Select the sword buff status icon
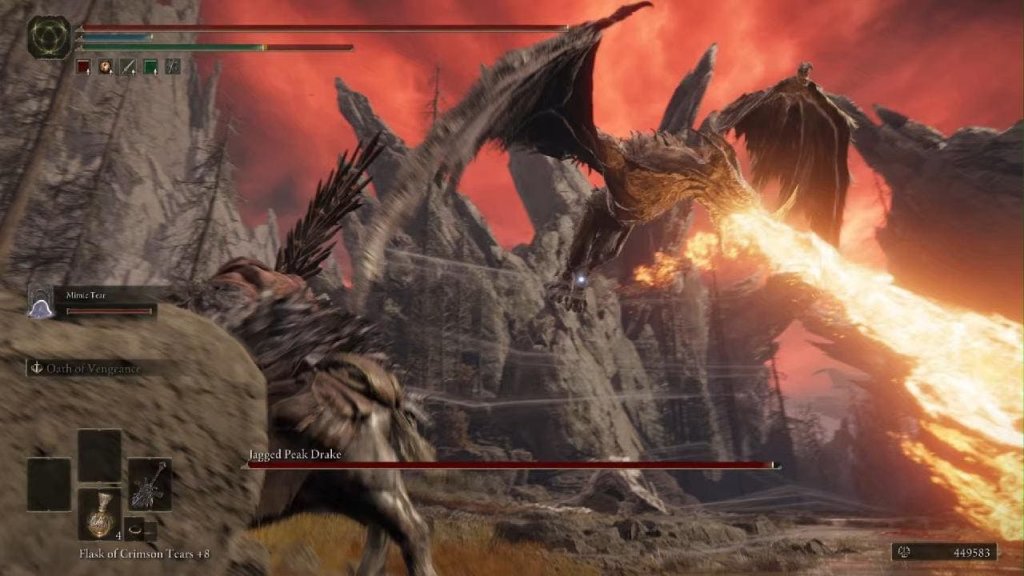The width and height of the screenshot is (1024, 576). pyautogui.click(x=128, y=67)
